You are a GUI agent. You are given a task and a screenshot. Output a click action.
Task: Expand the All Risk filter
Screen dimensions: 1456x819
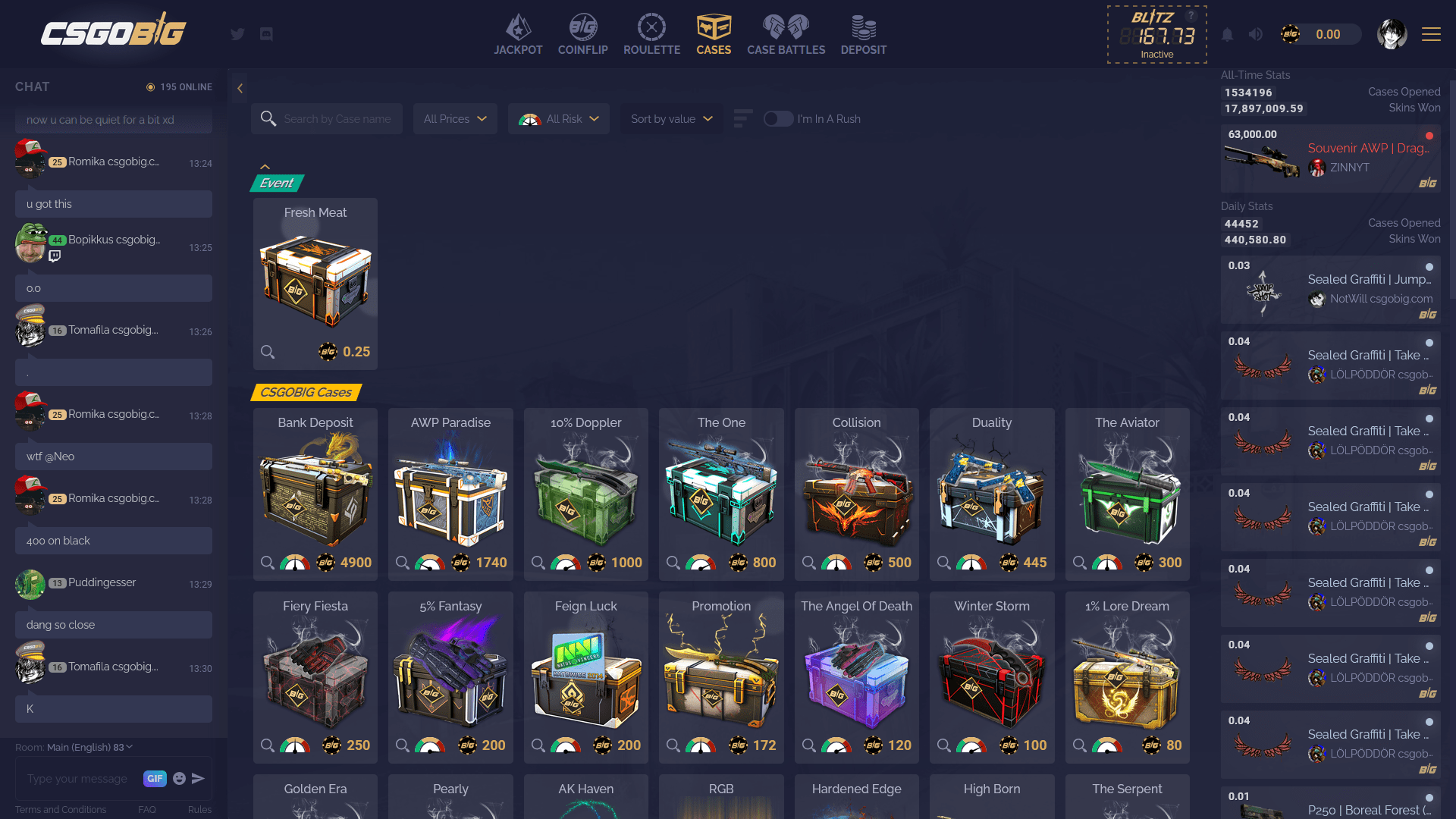559,118
